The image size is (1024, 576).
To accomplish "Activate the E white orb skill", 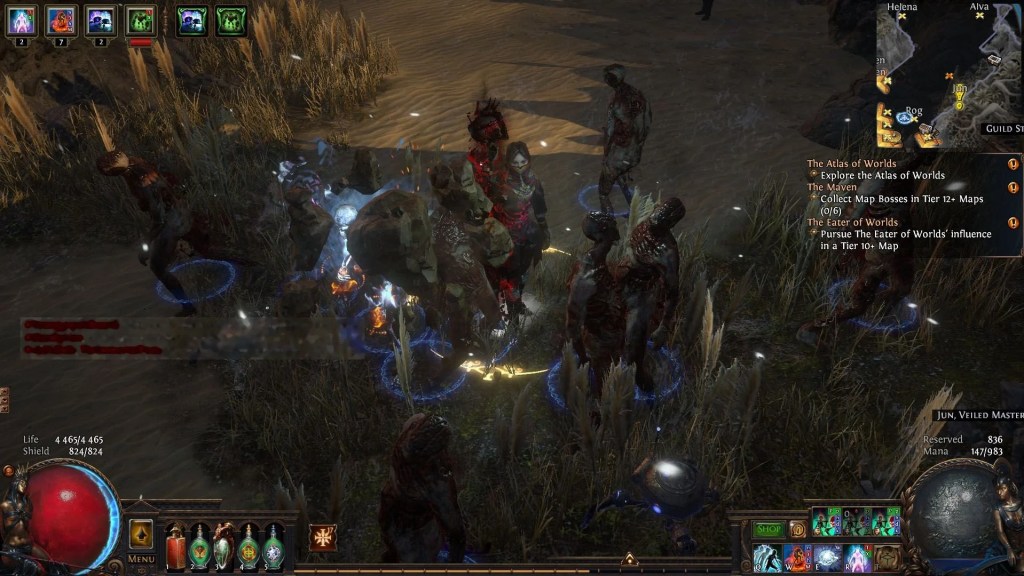I will click(x=827, y=557).
